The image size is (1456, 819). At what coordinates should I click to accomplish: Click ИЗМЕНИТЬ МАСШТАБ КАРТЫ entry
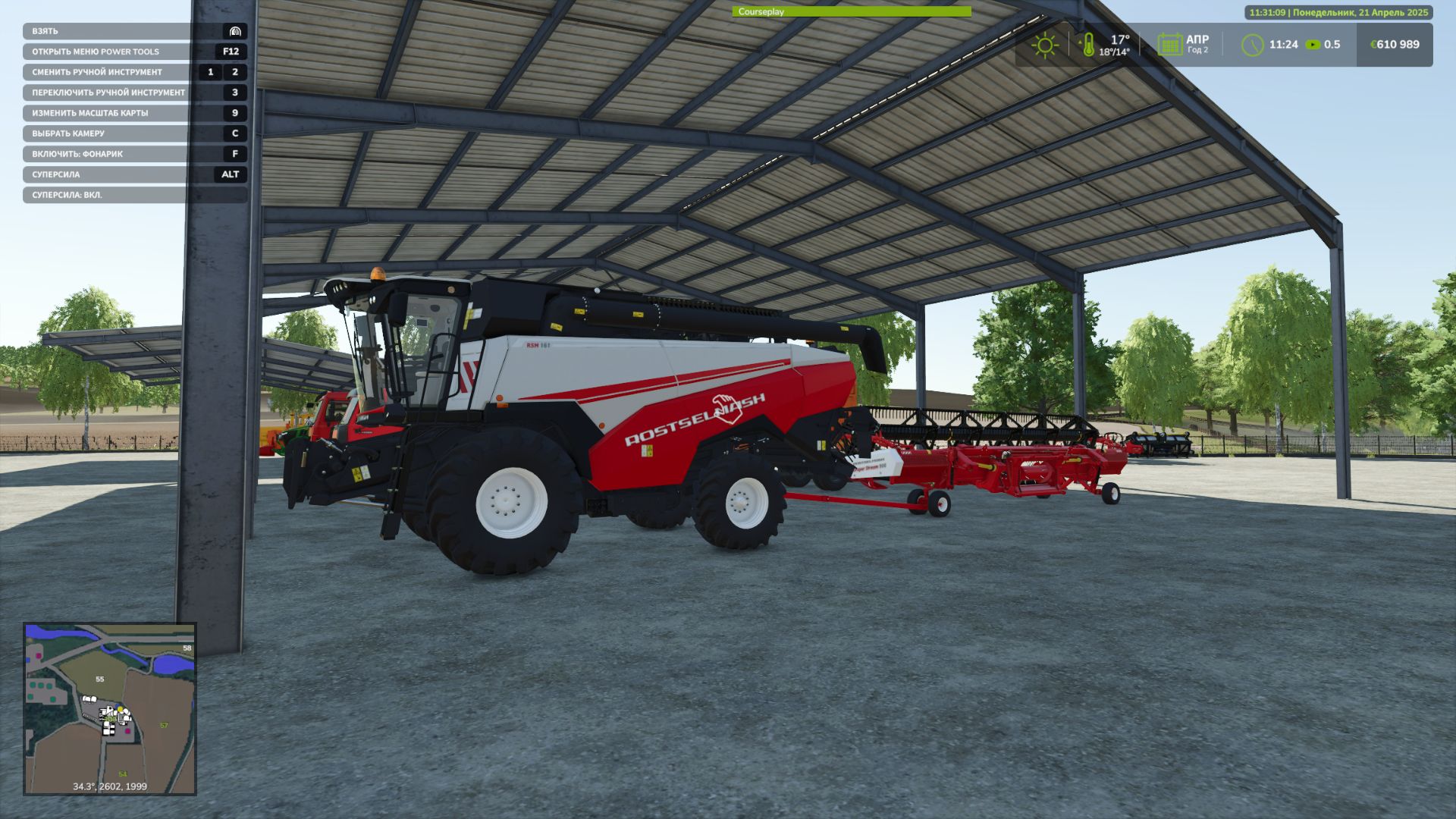coord(89,112)
